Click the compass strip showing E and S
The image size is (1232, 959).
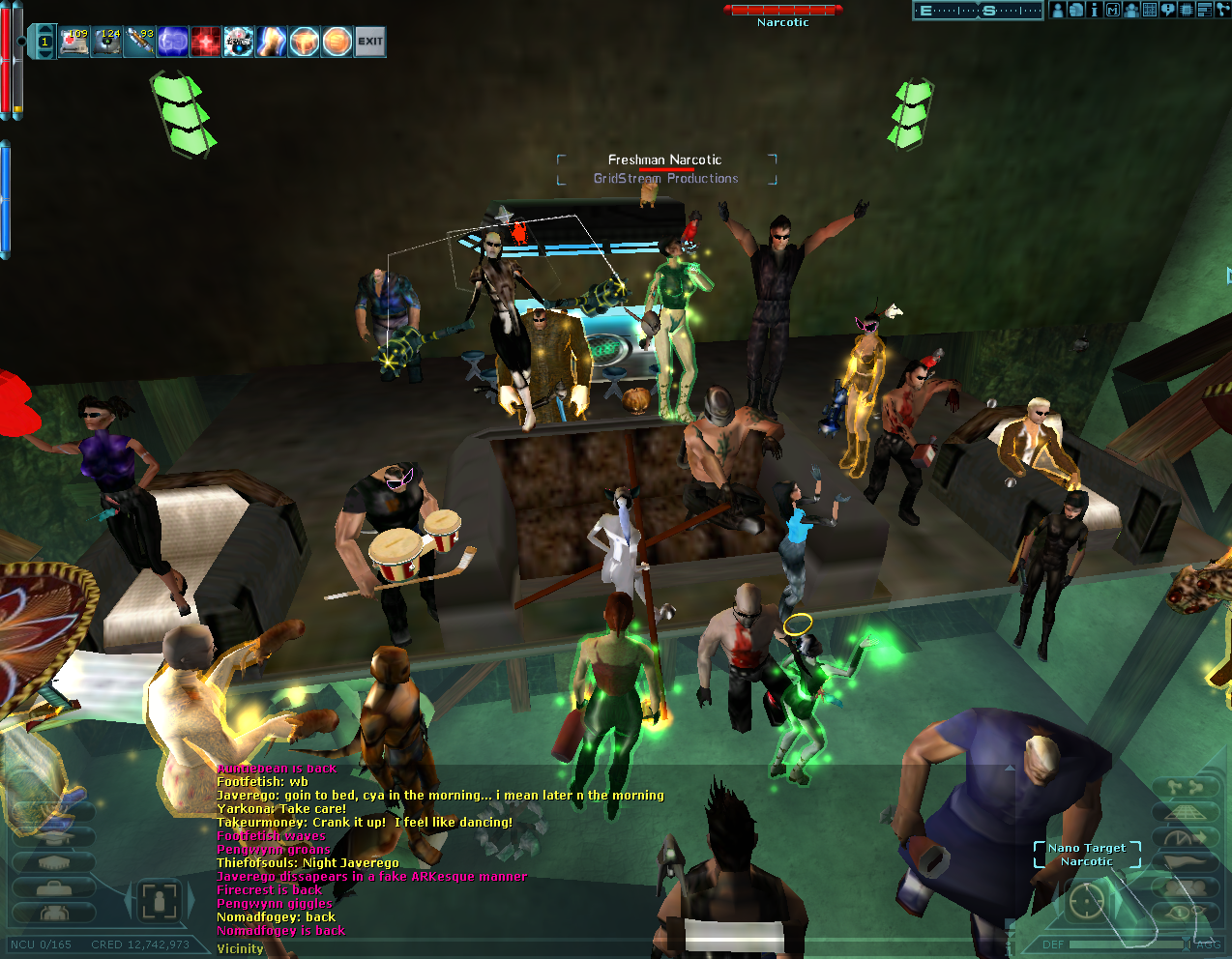(978, 11)
